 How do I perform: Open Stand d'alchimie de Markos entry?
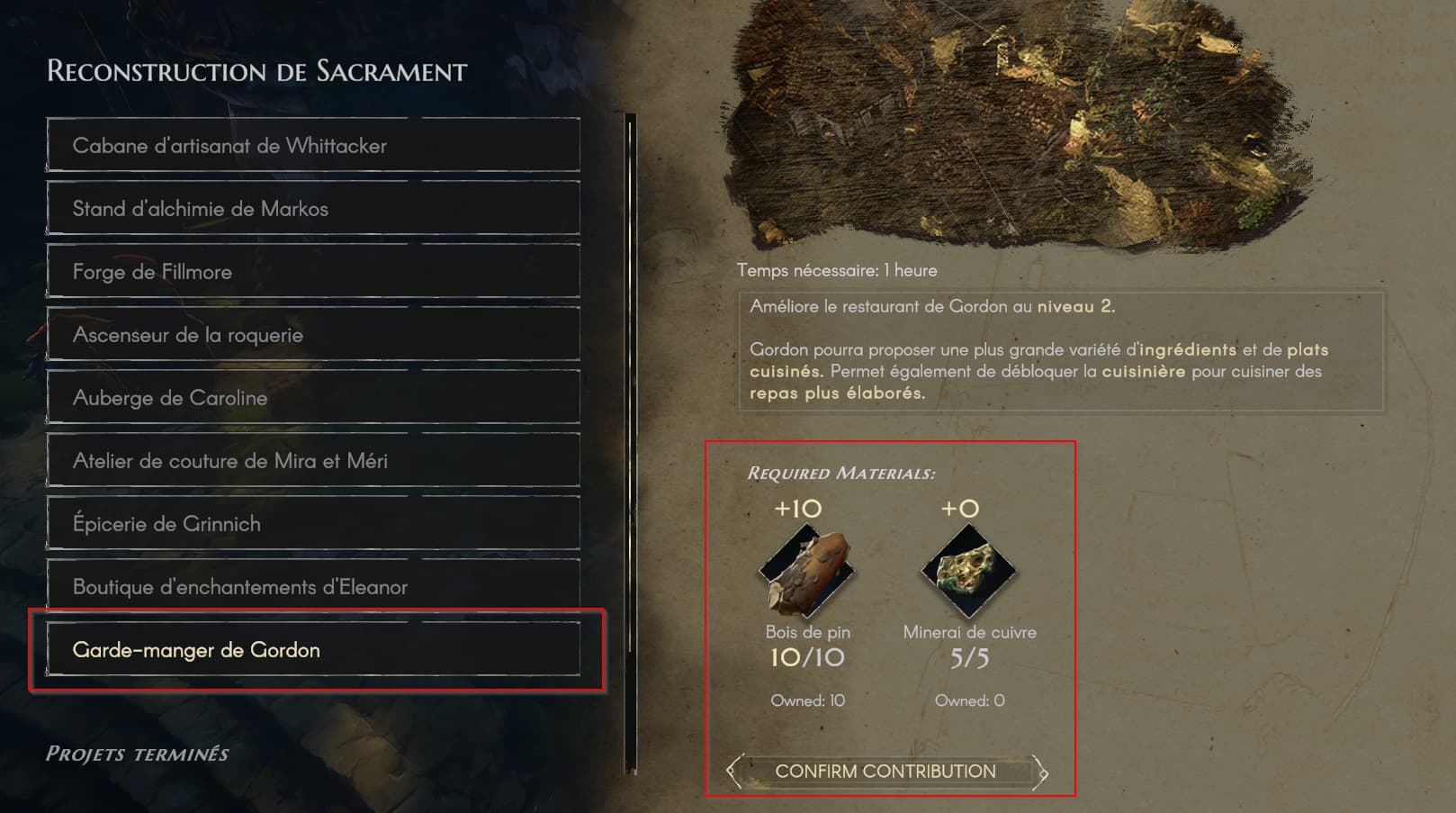pyautogui.click(x=313, y=209)
